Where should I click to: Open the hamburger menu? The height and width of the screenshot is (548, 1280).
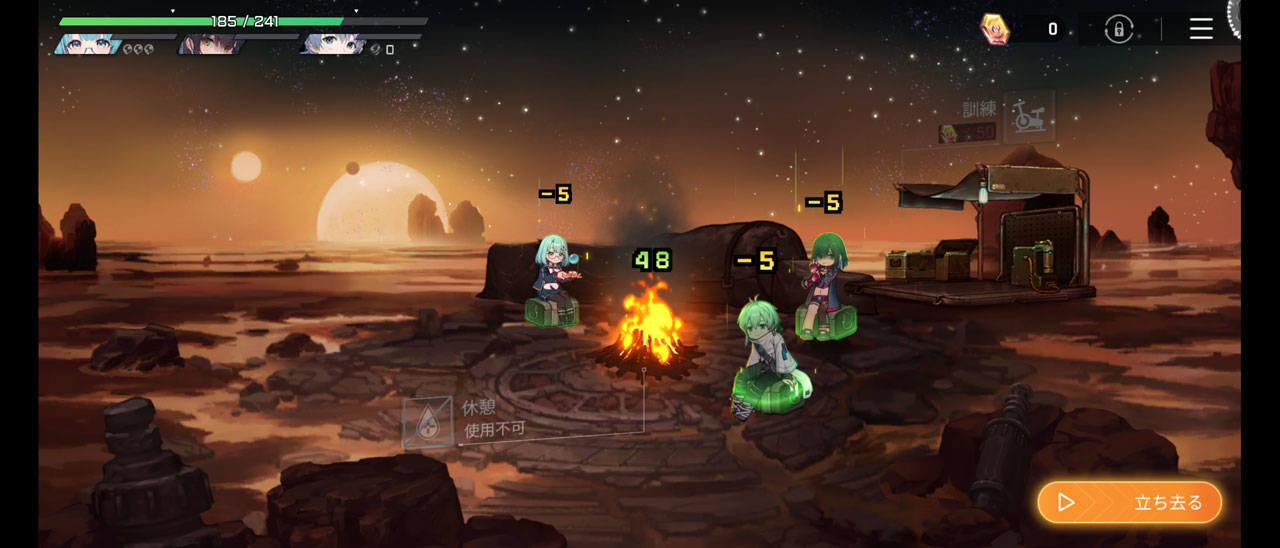pyautogui.click(x=1201, y=29)
